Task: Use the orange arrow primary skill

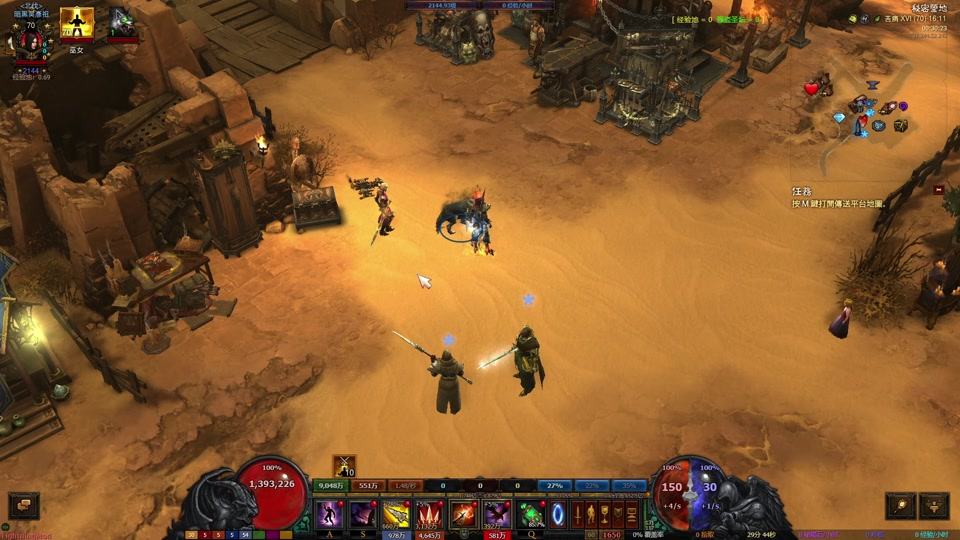Action: click(464, 514)
